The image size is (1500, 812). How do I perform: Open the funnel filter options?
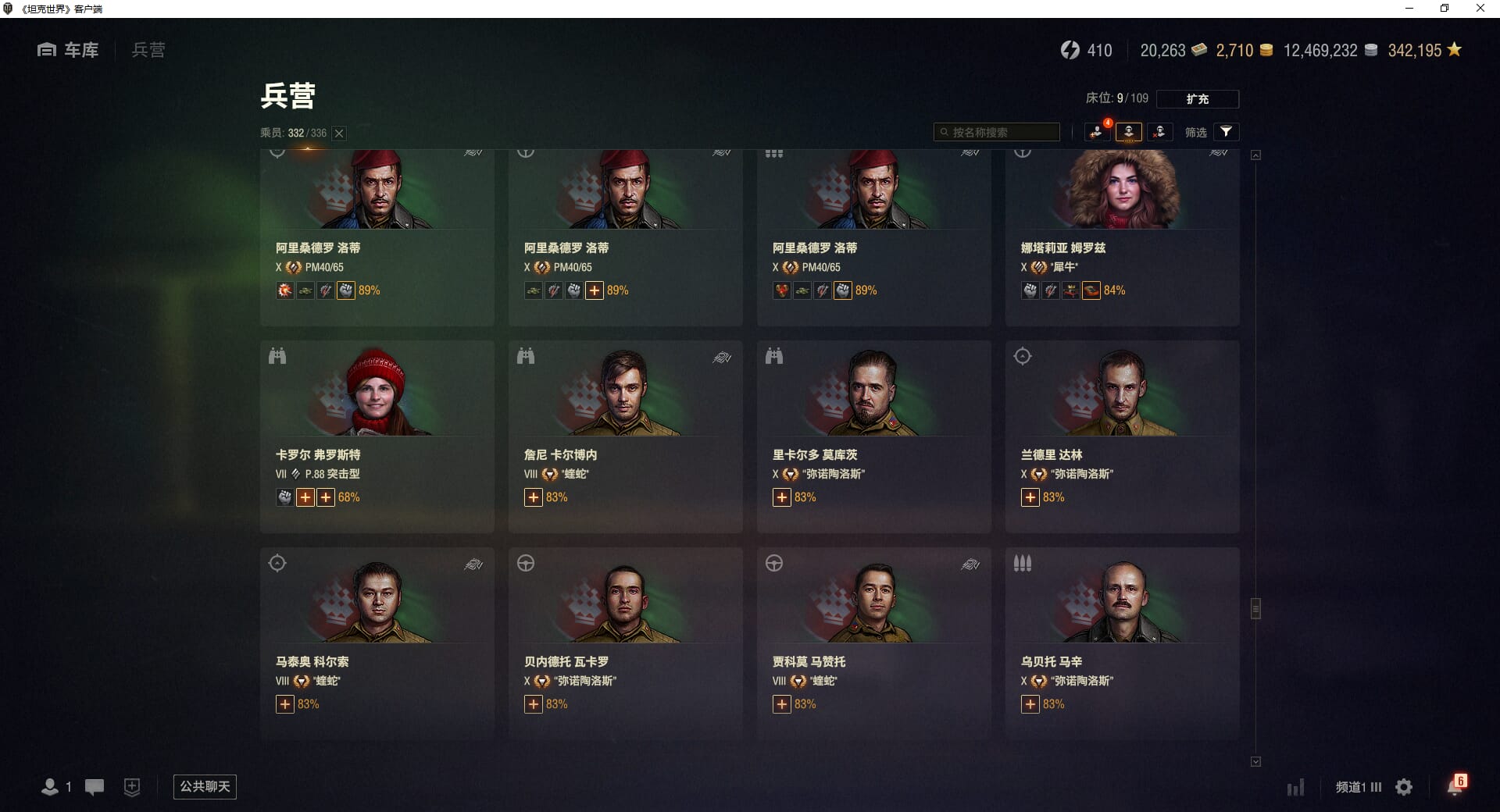[1226, 132]
